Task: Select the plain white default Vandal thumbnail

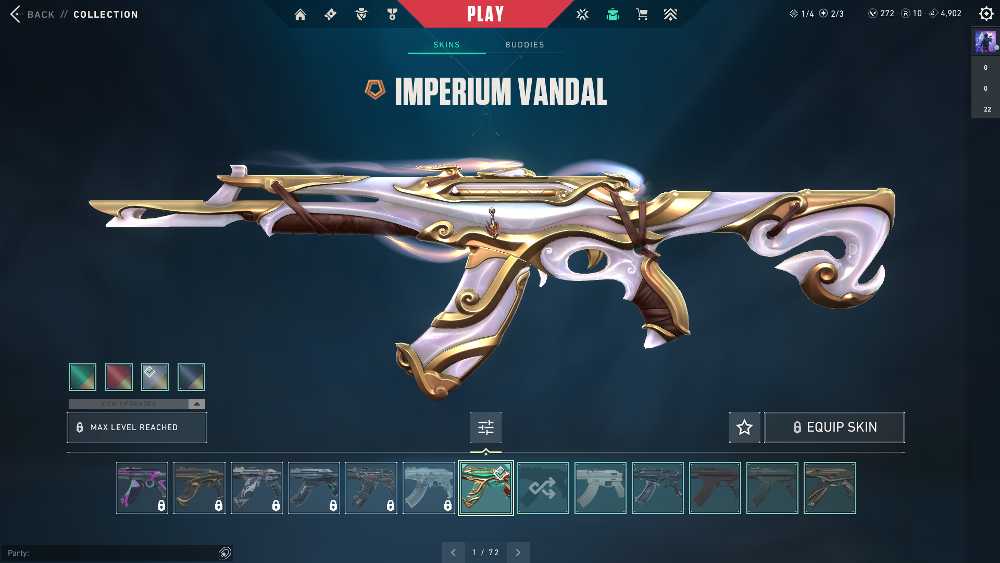Action: tap(600, 488)
